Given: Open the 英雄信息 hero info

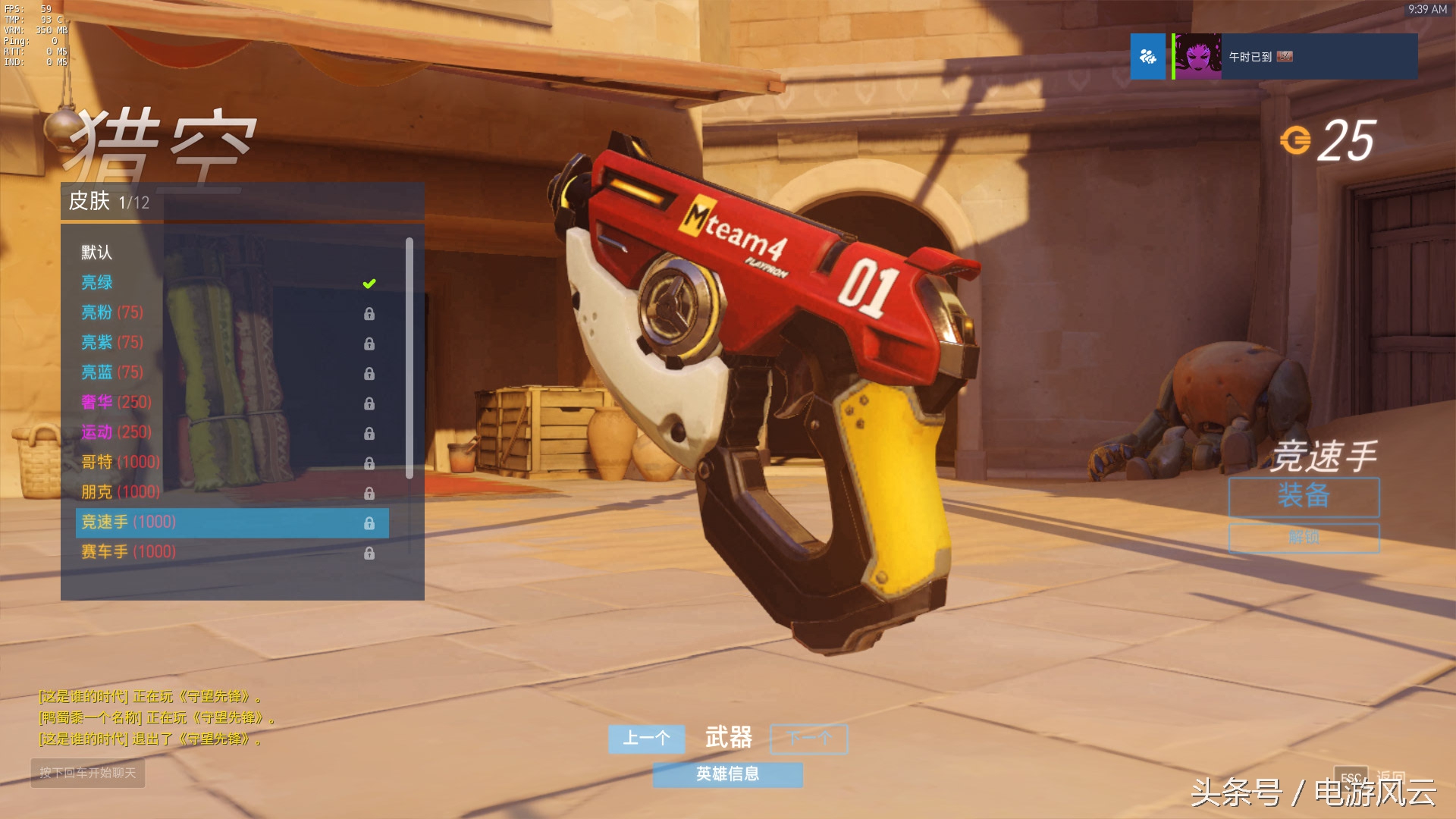Looking at the screenshot, I should (727, 774).
